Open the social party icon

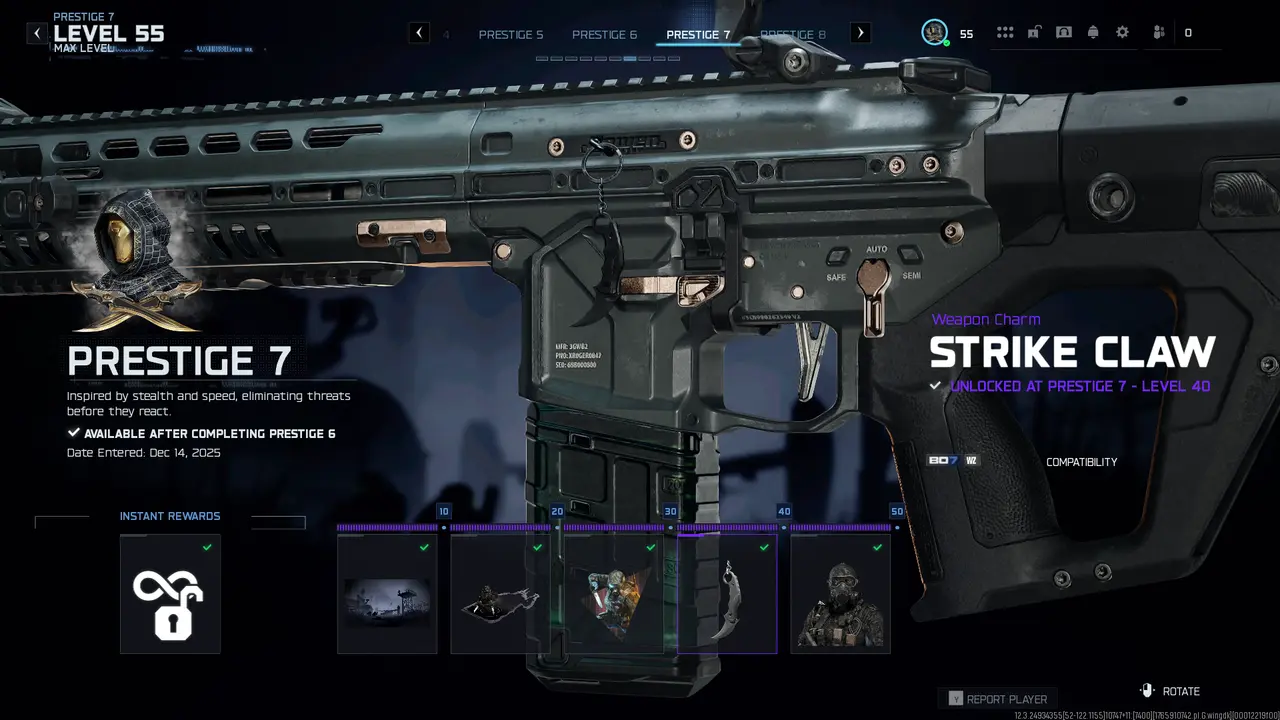click(1158, 33)
